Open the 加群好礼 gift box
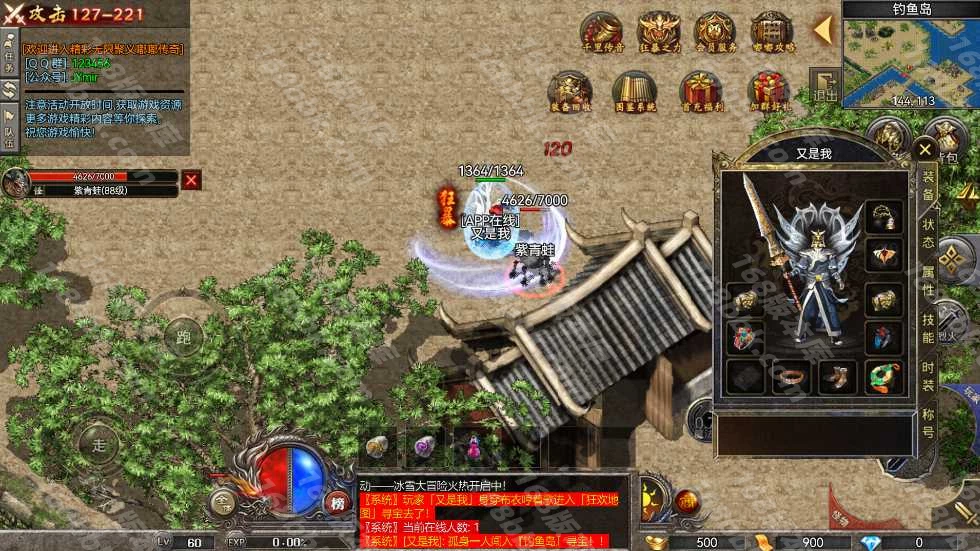Image resolution: width=980 pixels, height=551 pixels. coord(768,92)
